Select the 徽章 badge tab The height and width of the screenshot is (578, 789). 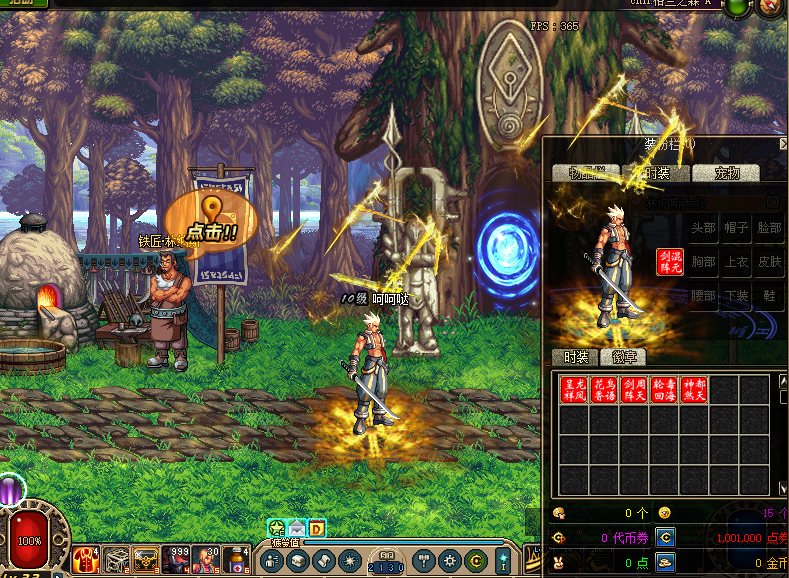623,357
